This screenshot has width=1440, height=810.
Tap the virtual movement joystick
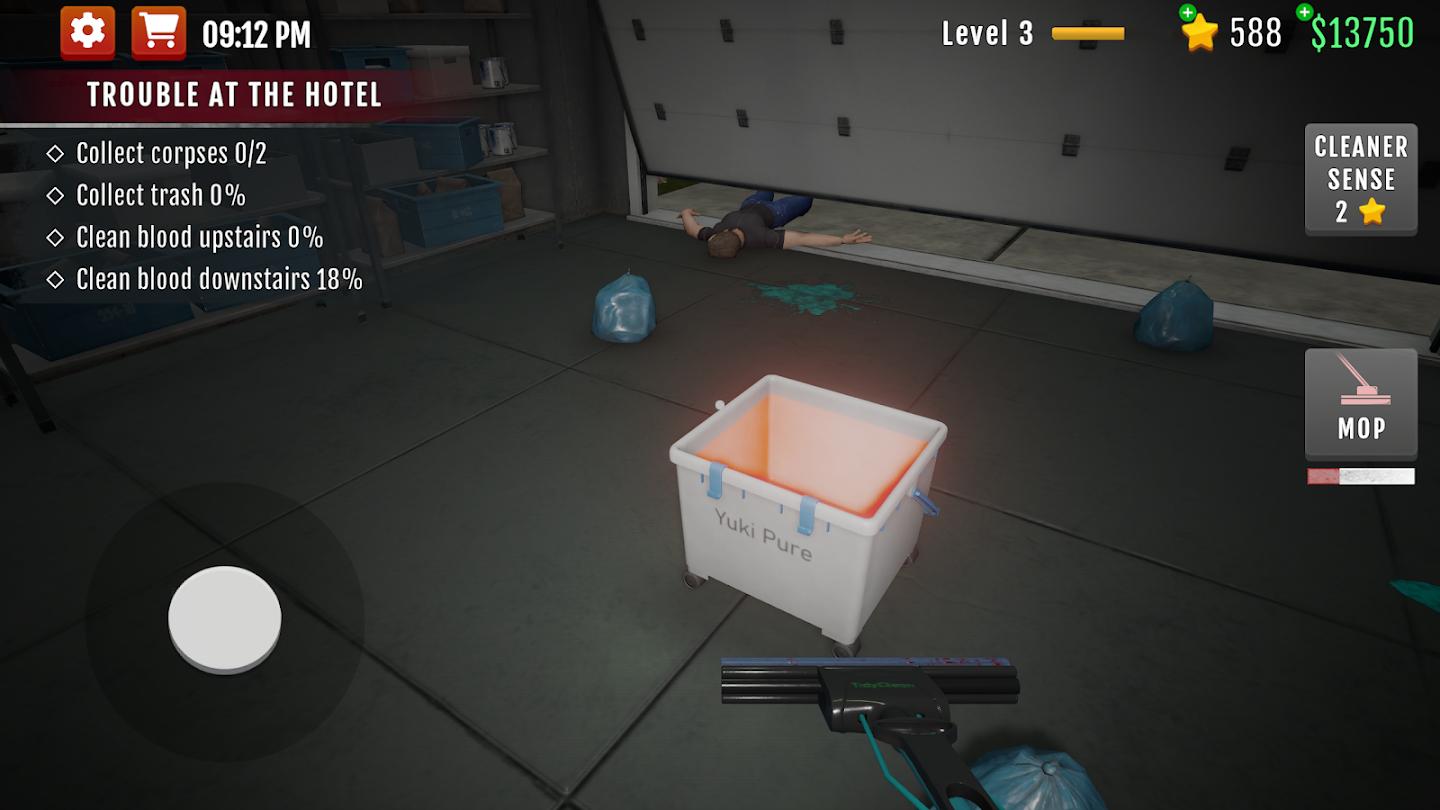(x=224, y=617)
